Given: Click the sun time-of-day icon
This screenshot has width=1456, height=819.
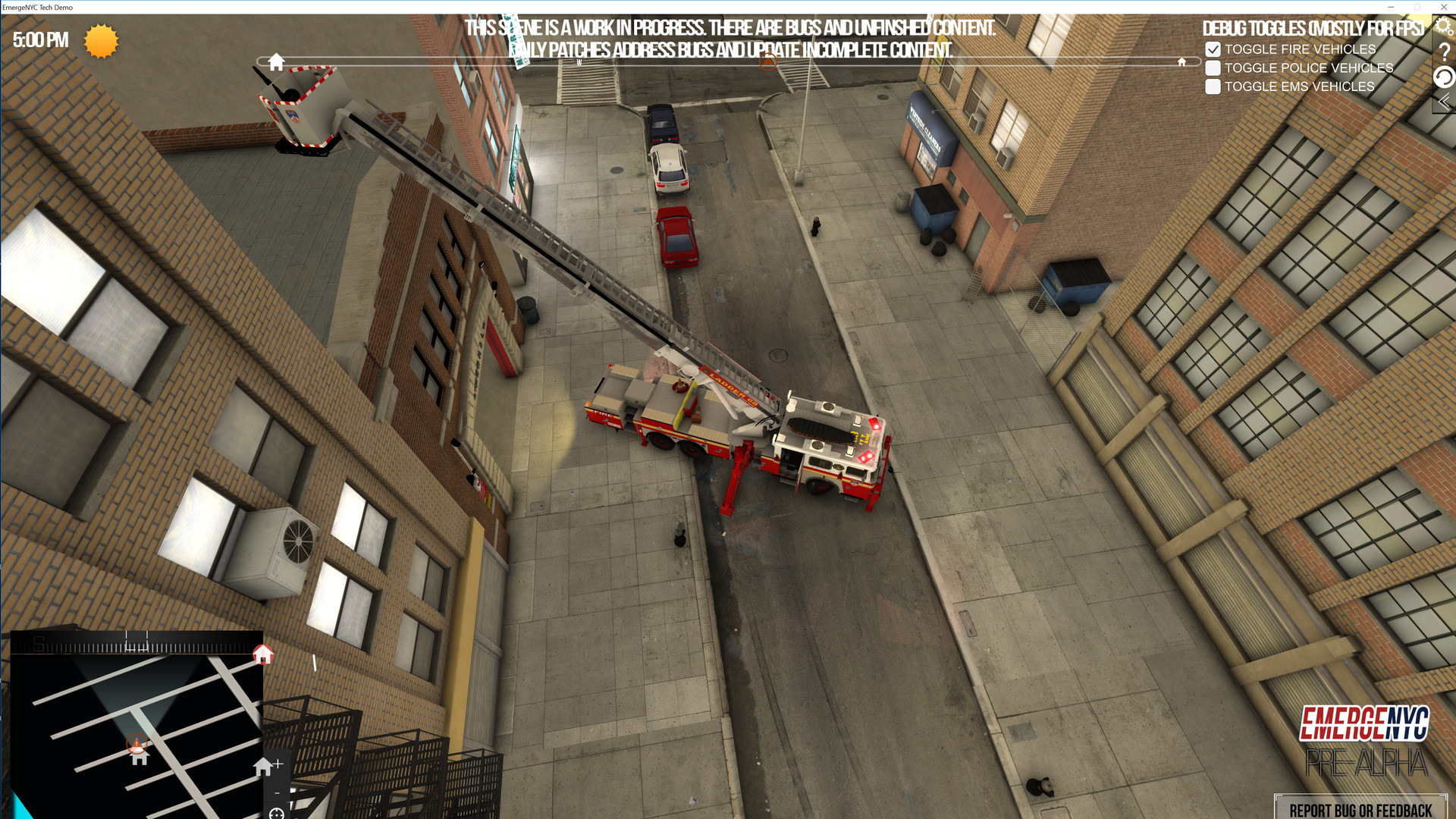Looking at the screenshot, I should click(100, 42).
